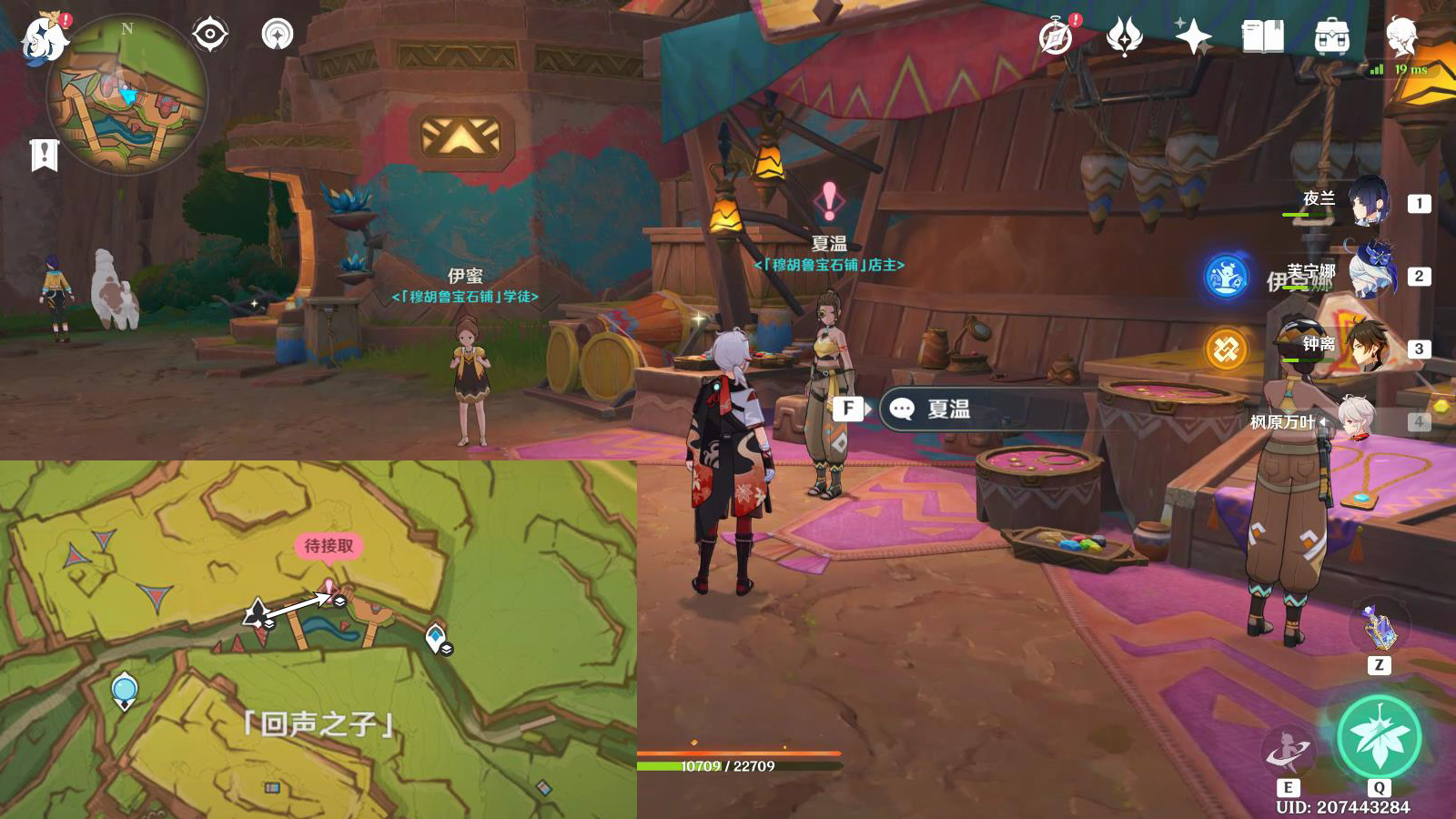Image resolution: width=1456 pixels, height=819 pixels.
Task: Open the inventory backpack icon
Action: pyautogui.click(x=1331, y=36)
